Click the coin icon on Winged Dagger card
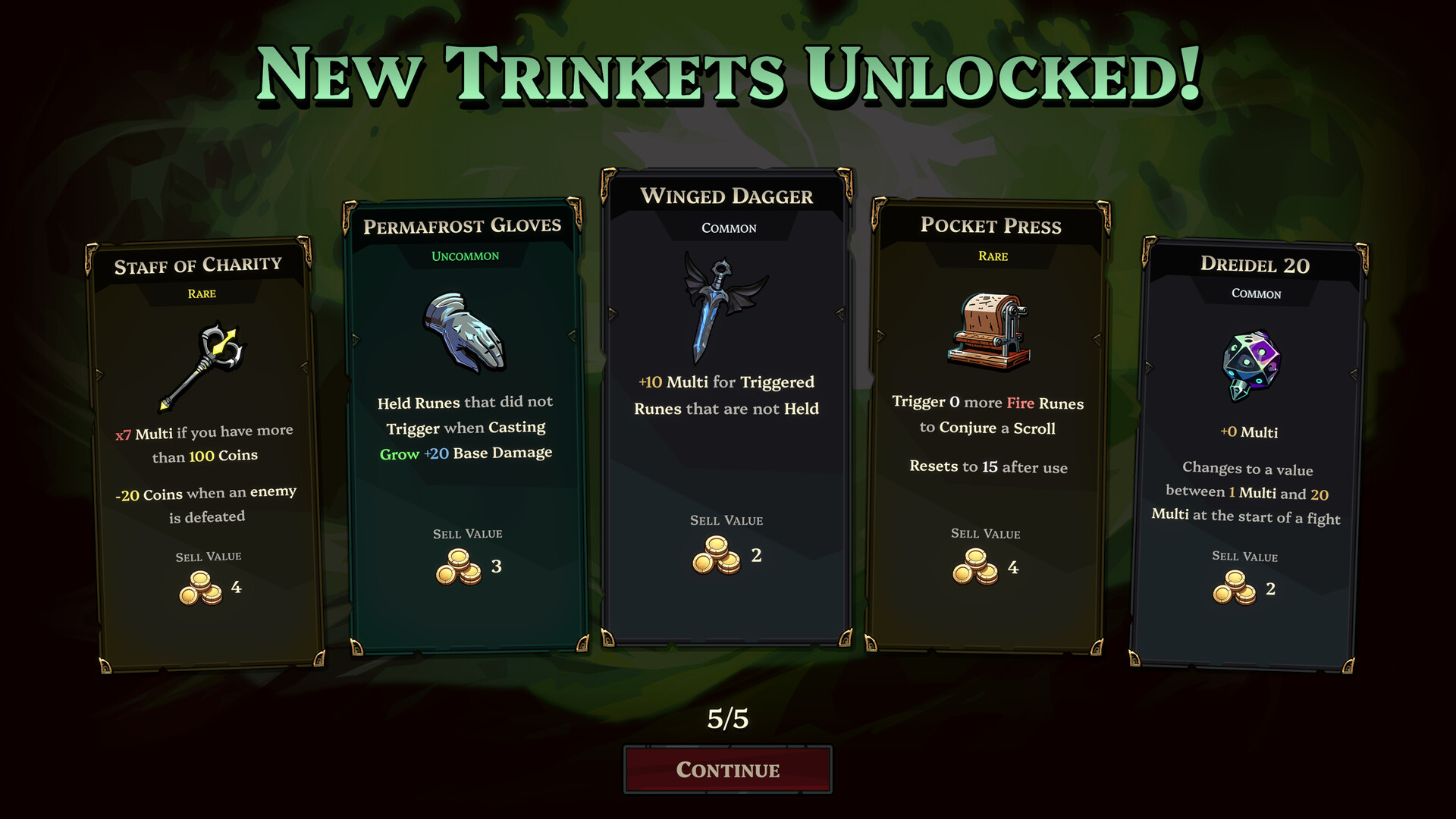Image resolution: width=1456 pixels, height=819 pixels. [x=717, y=556]
